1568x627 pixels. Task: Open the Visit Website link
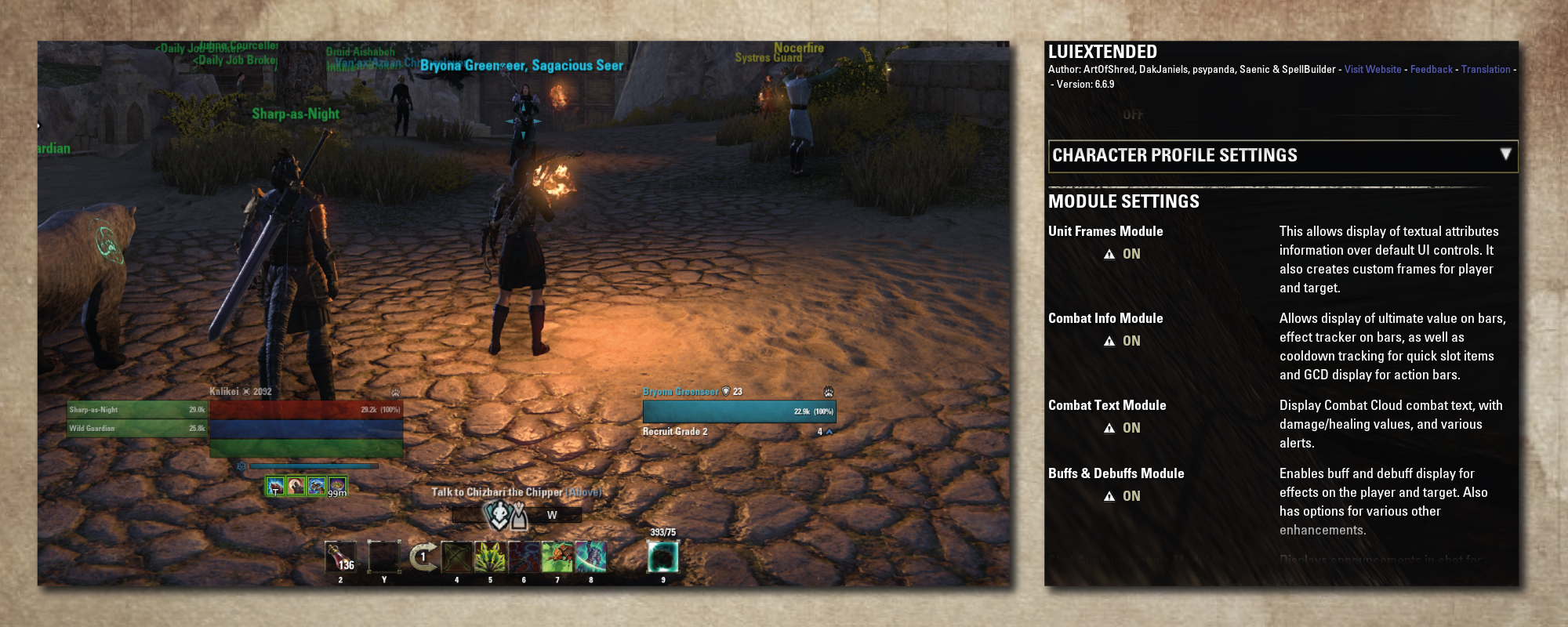tap(1372, 70)
